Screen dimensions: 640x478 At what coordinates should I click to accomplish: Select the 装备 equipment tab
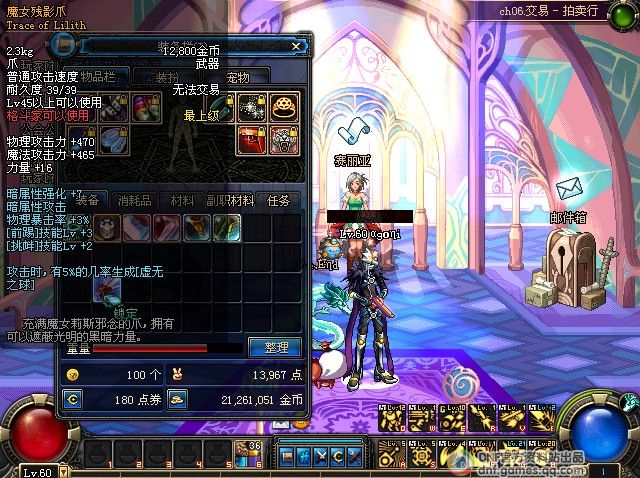[x=88, y=200]
